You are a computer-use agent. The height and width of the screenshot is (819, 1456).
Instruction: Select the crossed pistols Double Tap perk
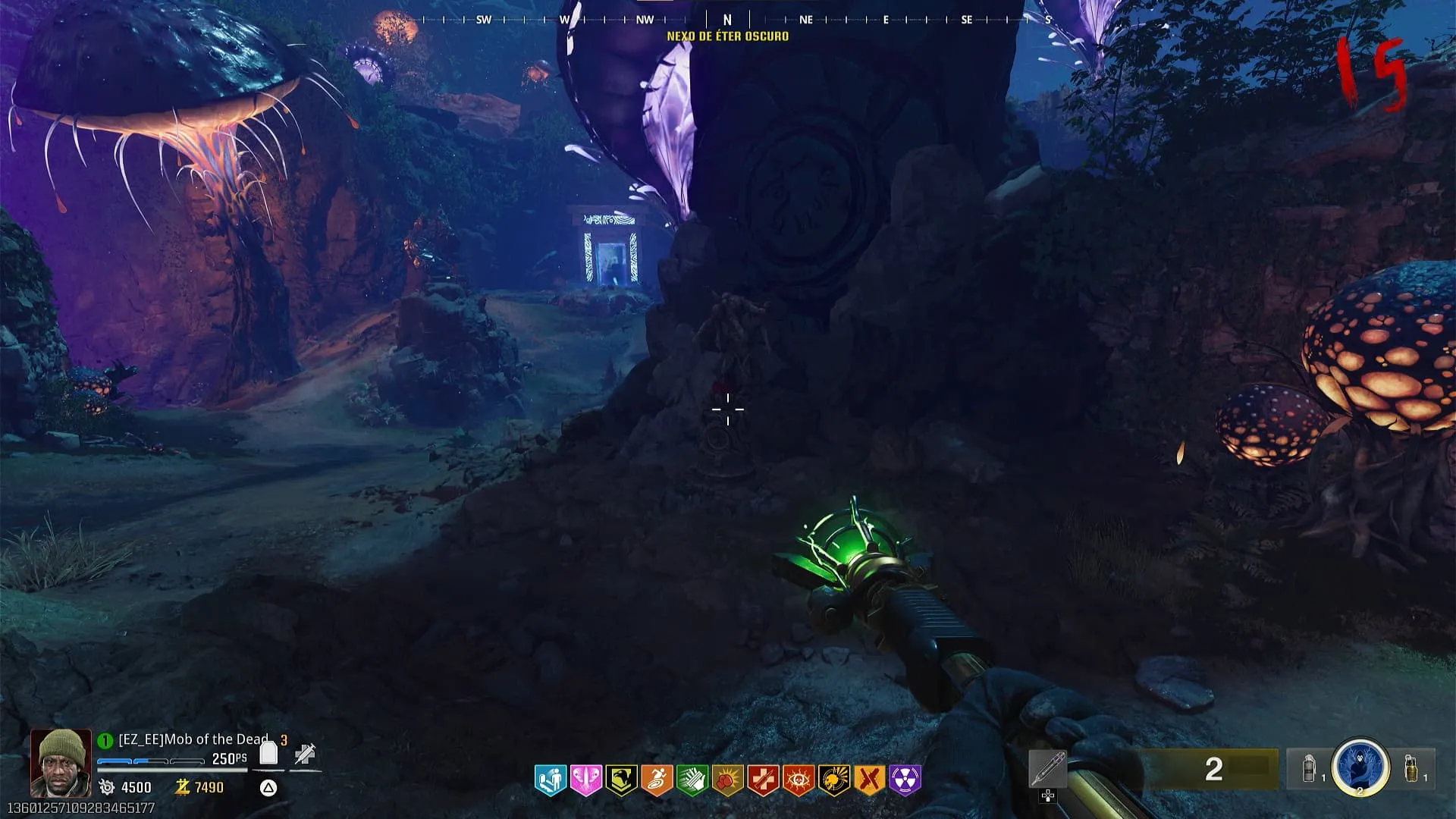(x=870, y=780)
